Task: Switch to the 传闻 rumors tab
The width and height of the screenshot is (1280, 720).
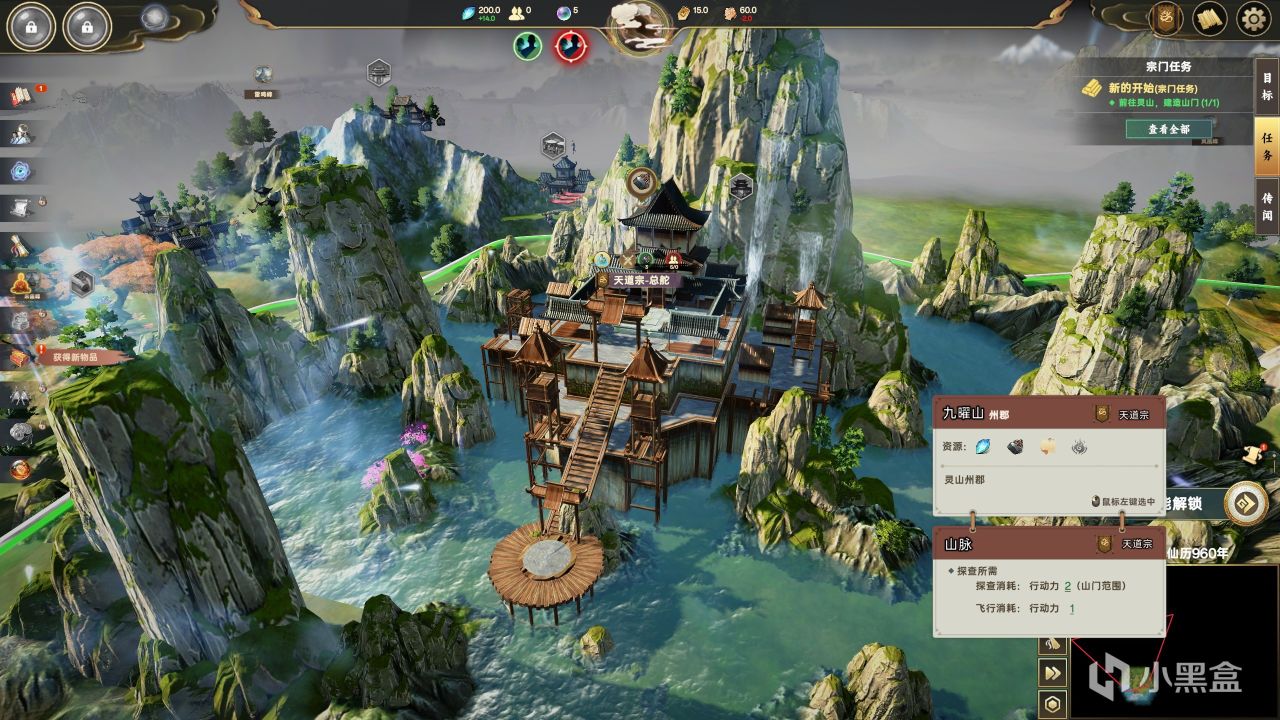Action: (1267, 206)
